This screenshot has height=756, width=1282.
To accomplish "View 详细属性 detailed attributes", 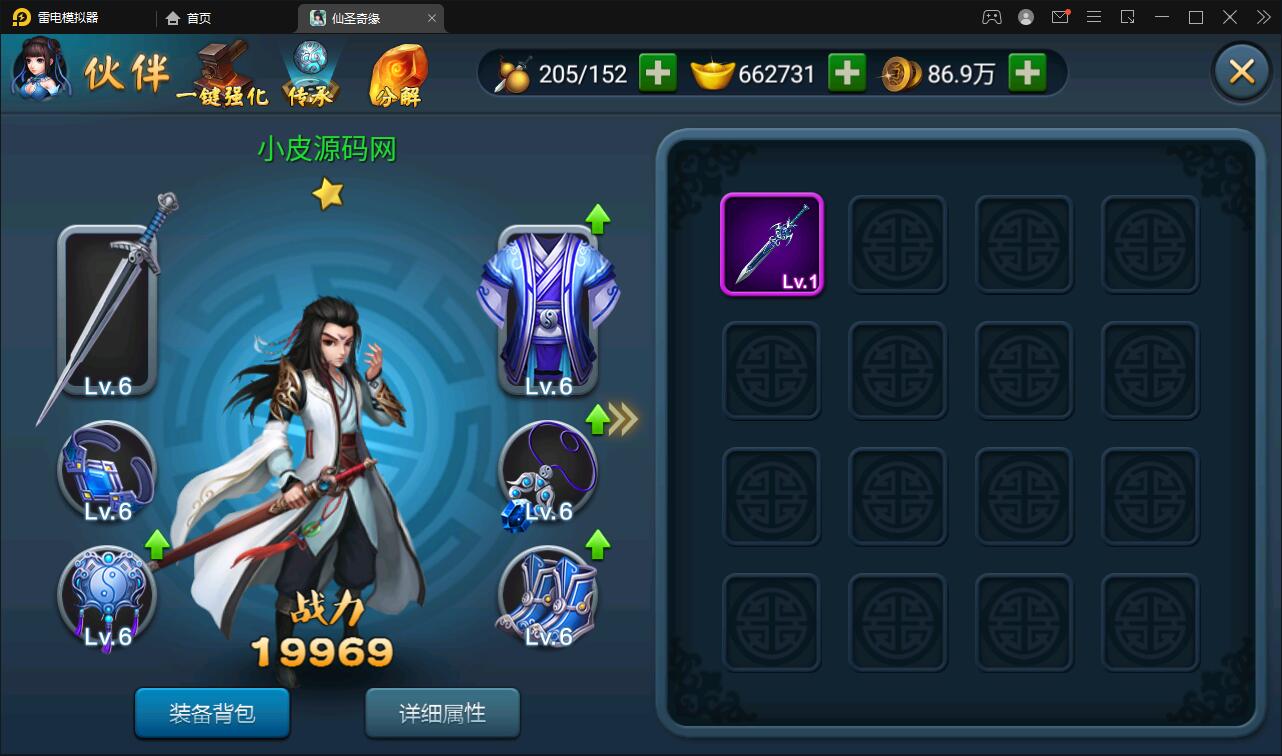I will tap(442, 714).
